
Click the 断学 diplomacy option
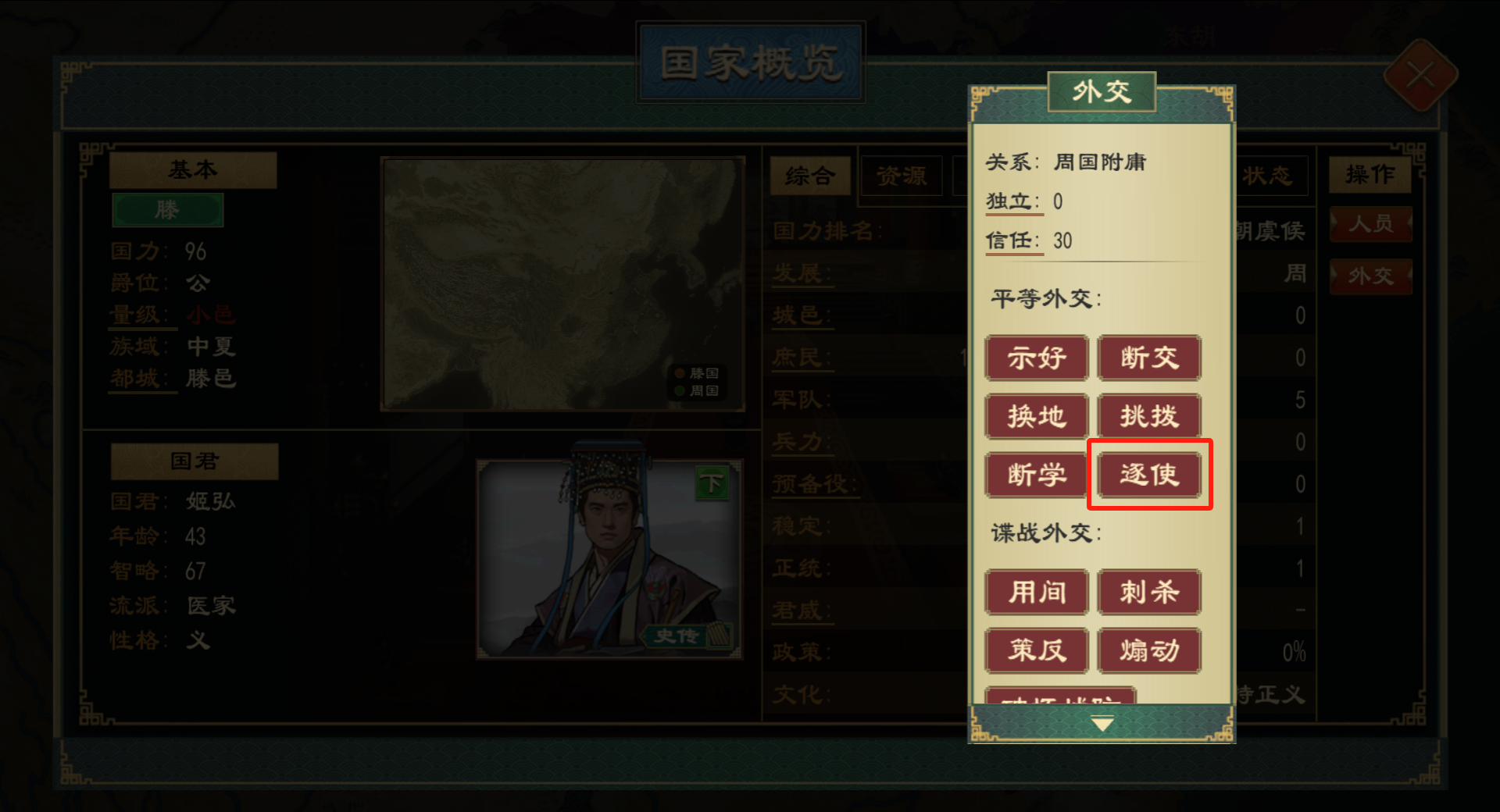pos(1037,474)
